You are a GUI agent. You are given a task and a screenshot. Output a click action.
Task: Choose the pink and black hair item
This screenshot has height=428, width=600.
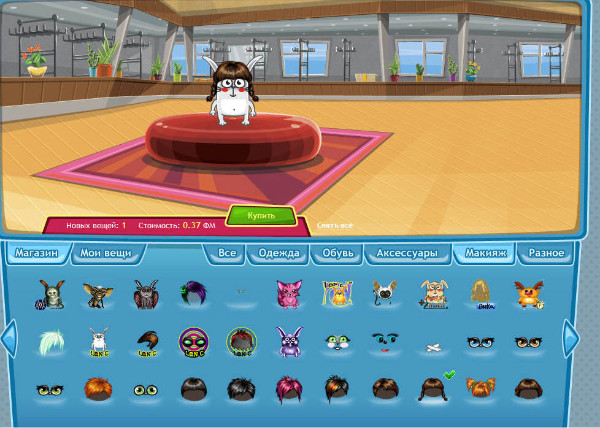pos(290,389)
